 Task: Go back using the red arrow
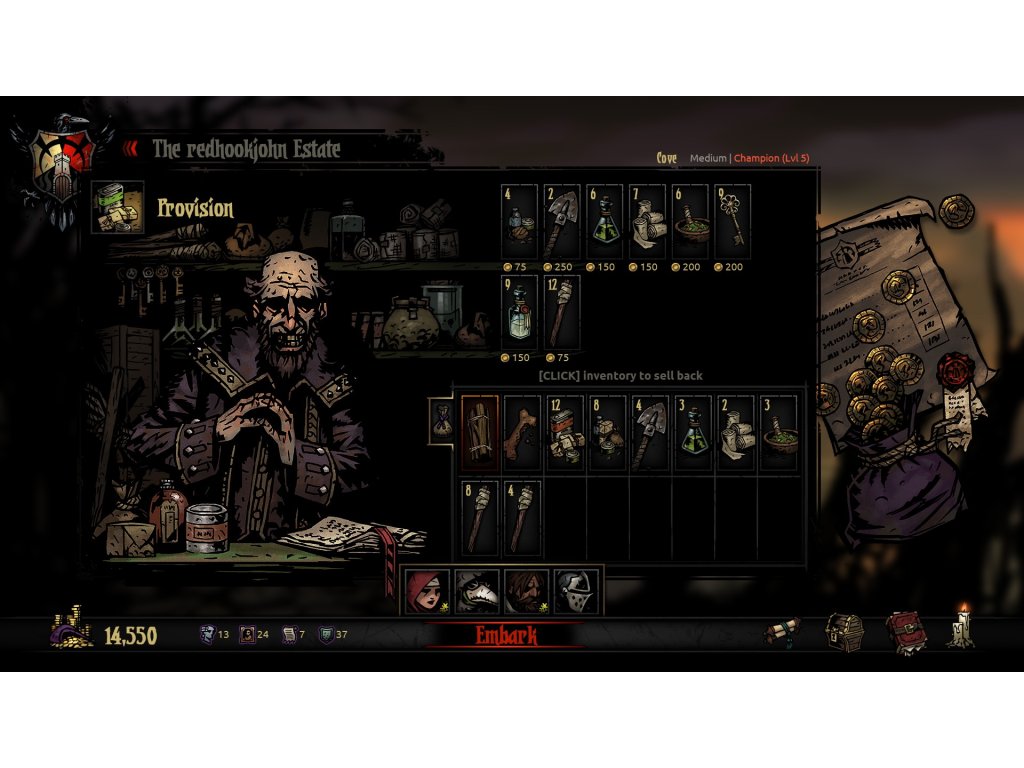(130, 149)
